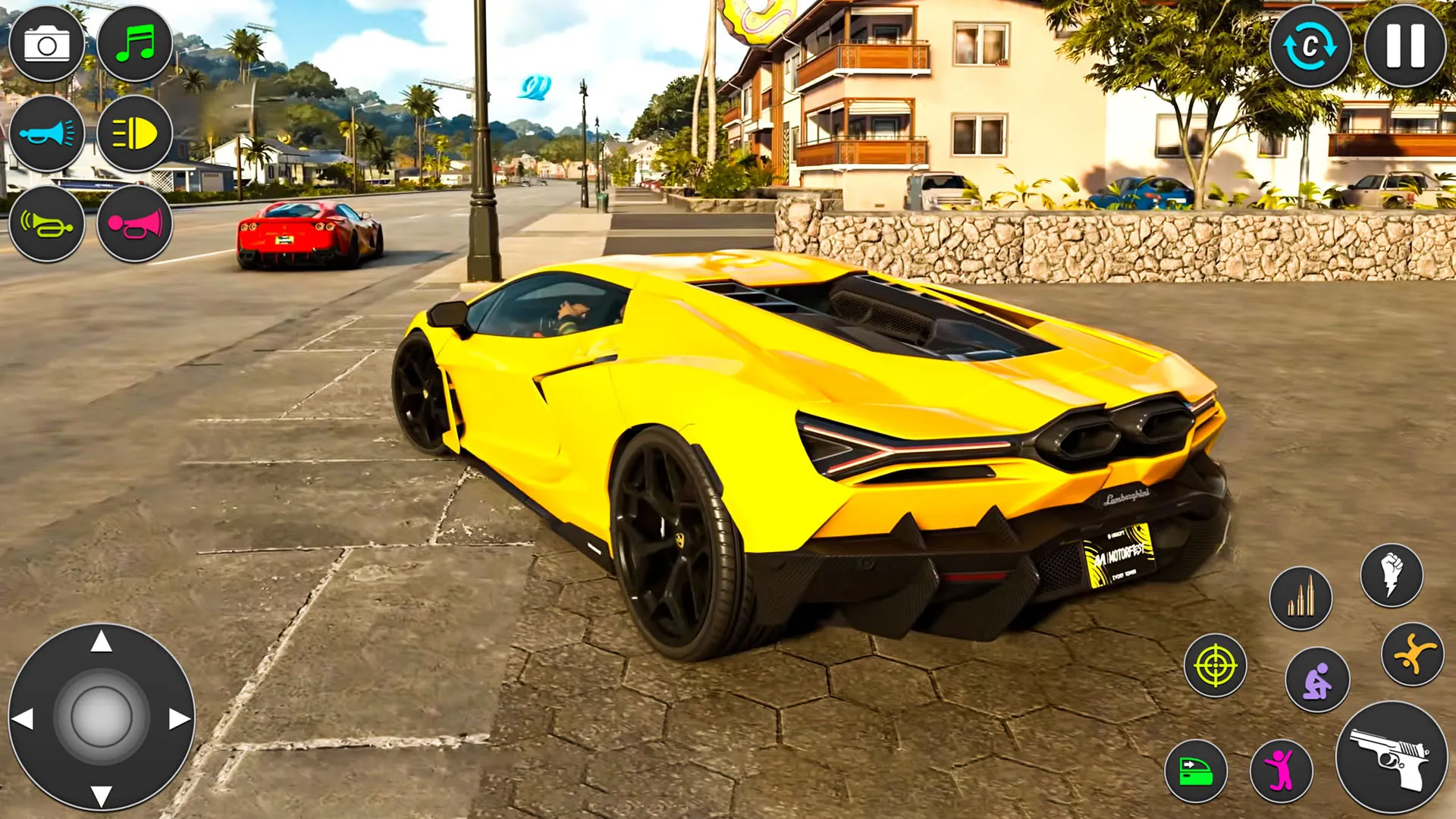Take a photo with the camera icon
The image size is (1456, 819).
pyautogui.click(x=47, y=43)
